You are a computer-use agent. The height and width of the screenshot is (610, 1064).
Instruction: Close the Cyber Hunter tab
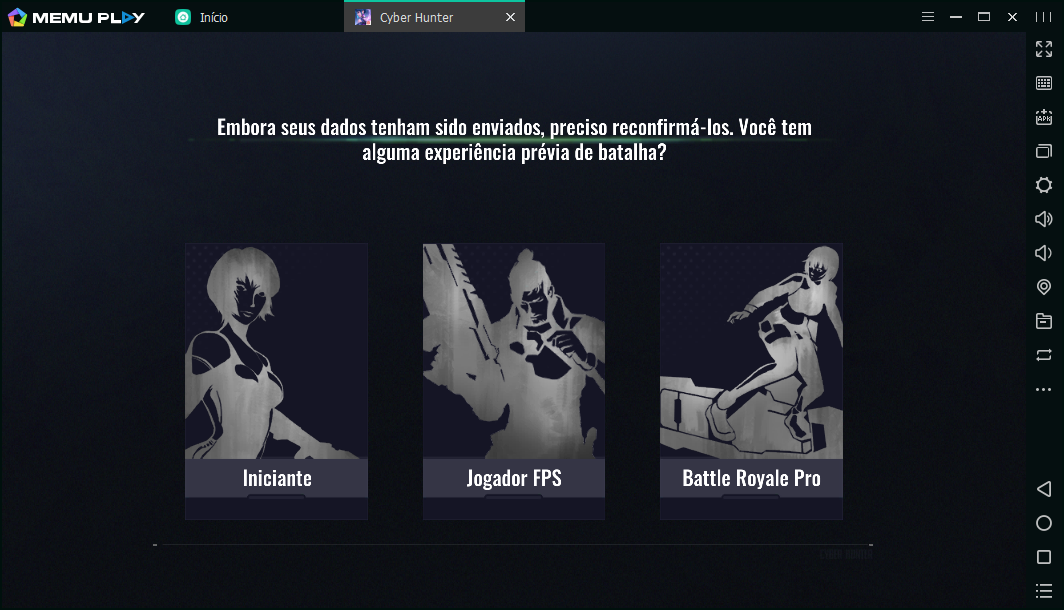(510, 17)
